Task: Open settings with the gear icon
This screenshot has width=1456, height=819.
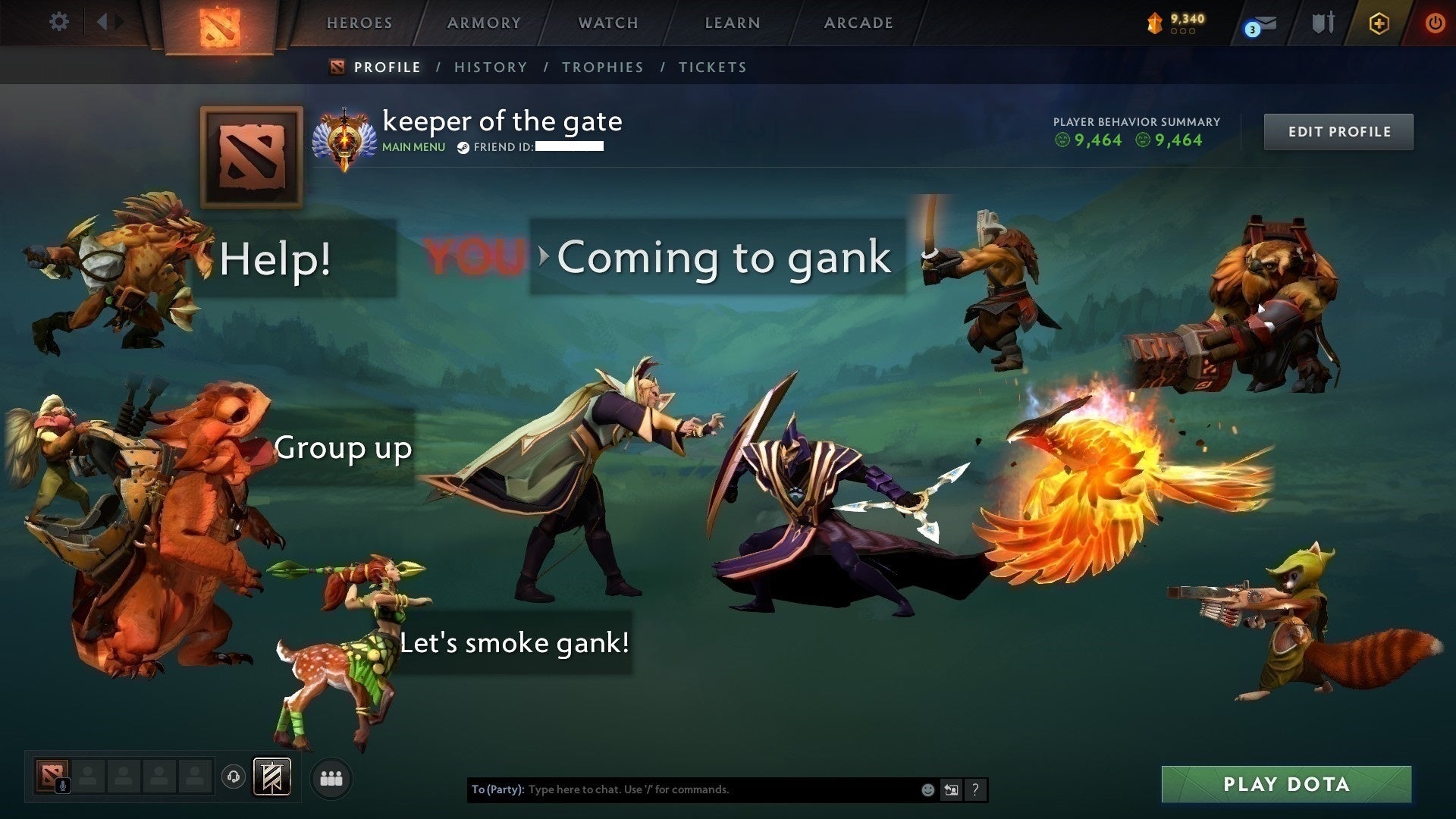Action: click(x=58, y=22)
